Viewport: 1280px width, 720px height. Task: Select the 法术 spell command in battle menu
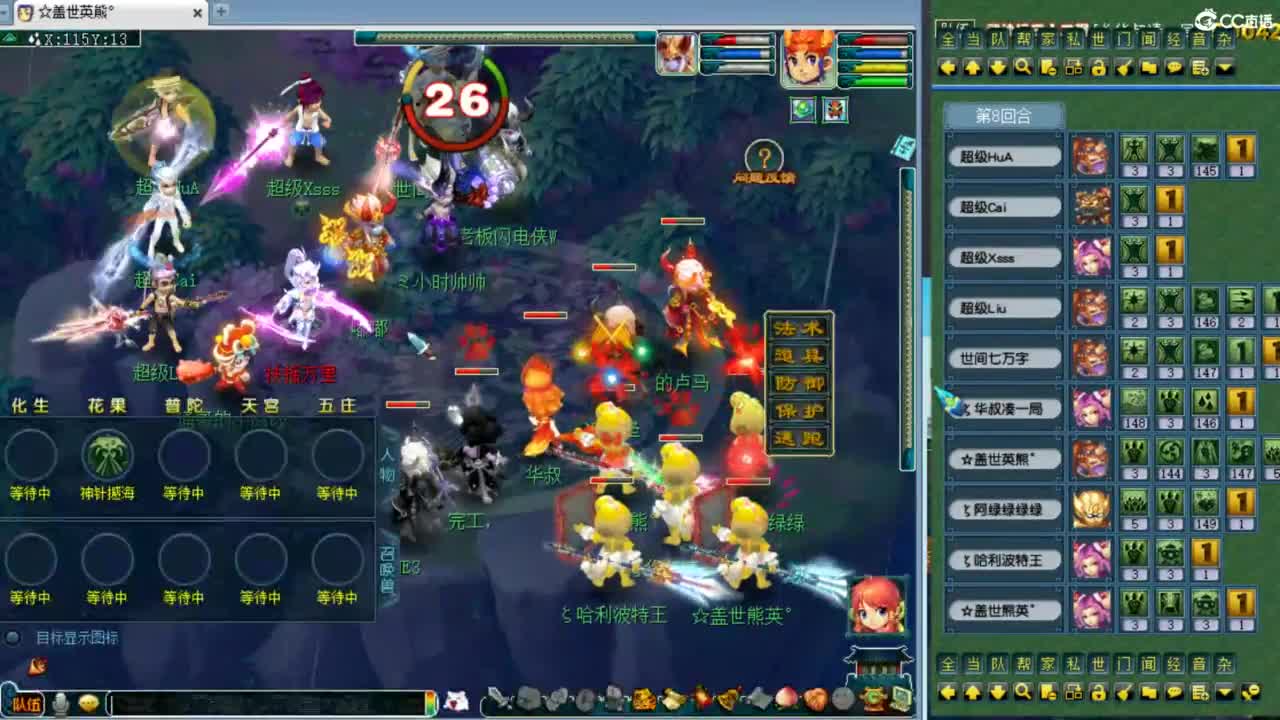click(799, 328)
